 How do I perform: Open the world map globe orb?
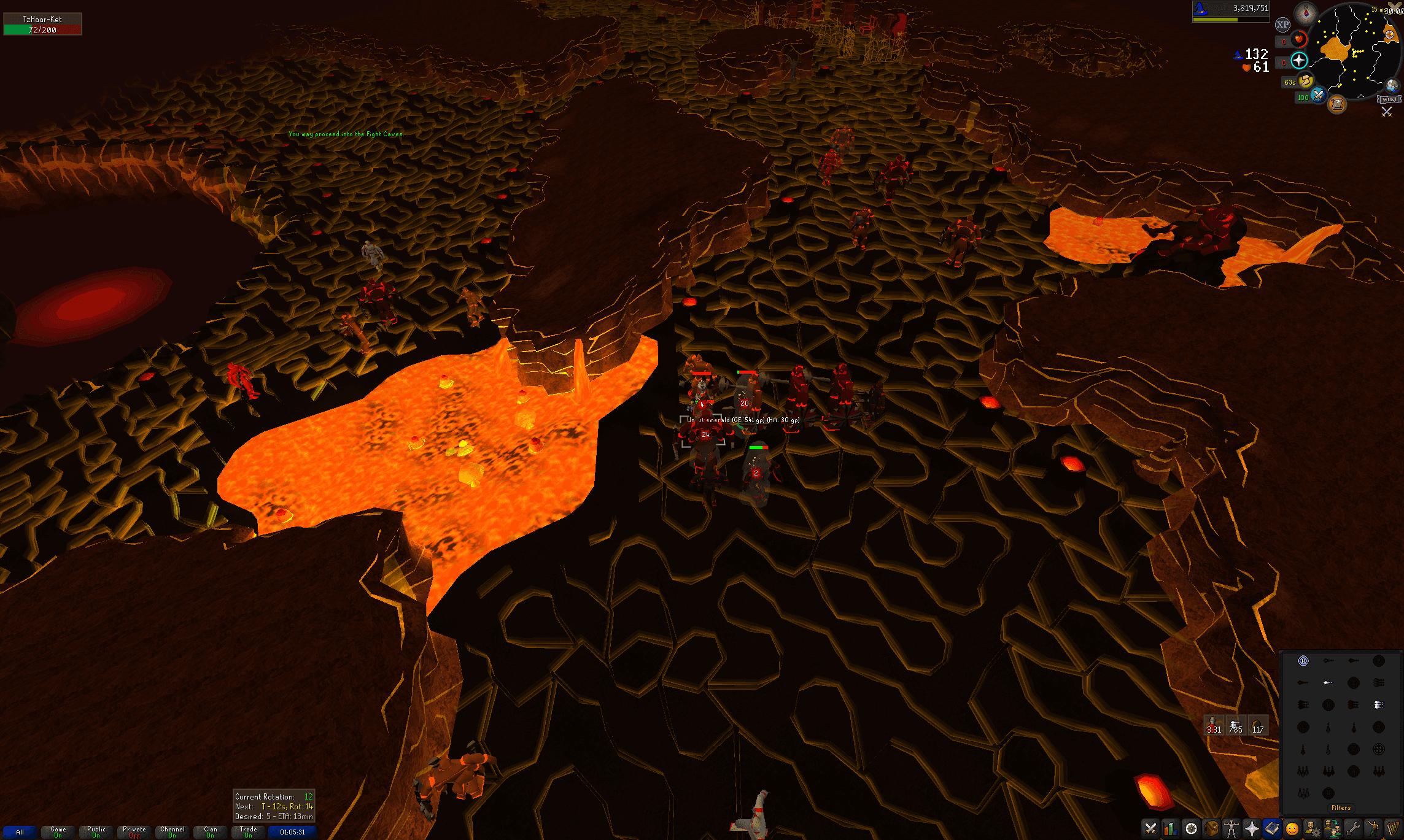tap(1391, 86)
